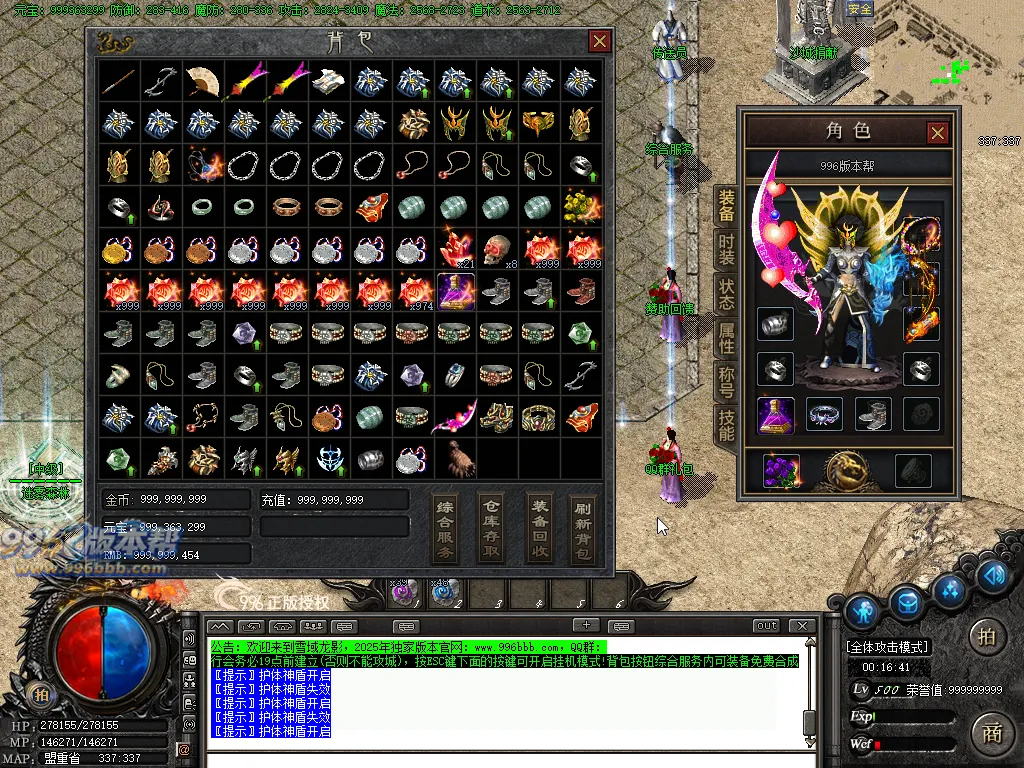Select the paper fan in the backpack
This screenshot has width=1024, height=768.
coord(202,81)
